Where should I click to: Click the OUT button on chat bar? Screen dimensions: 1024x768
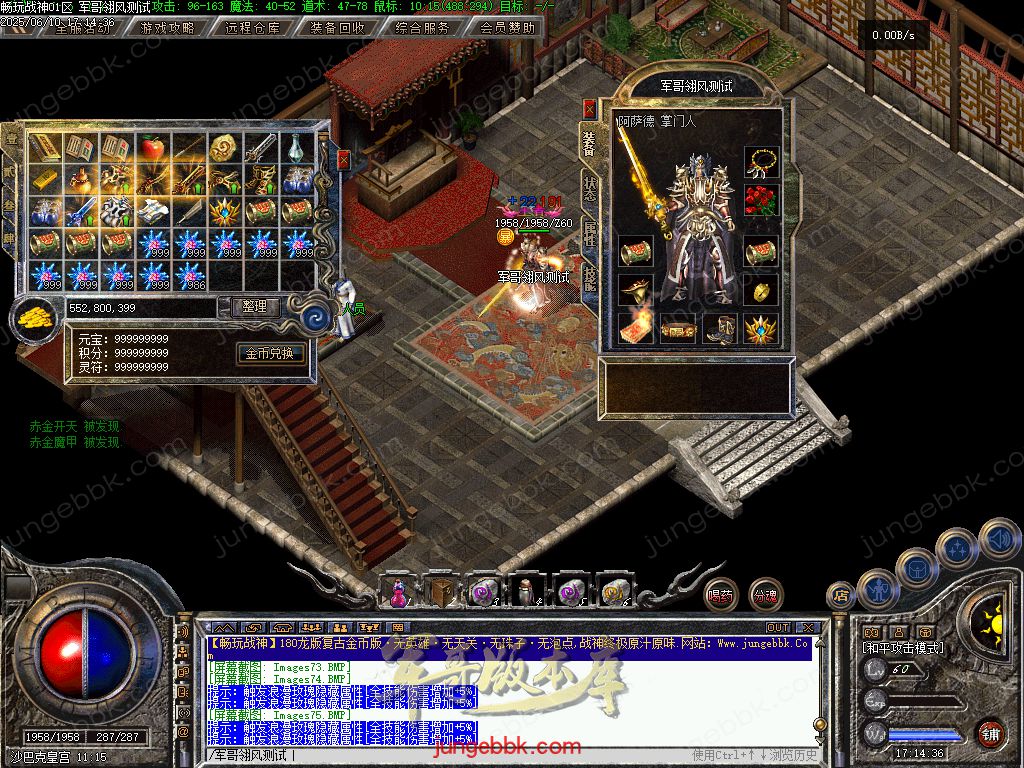pos(778,627)
